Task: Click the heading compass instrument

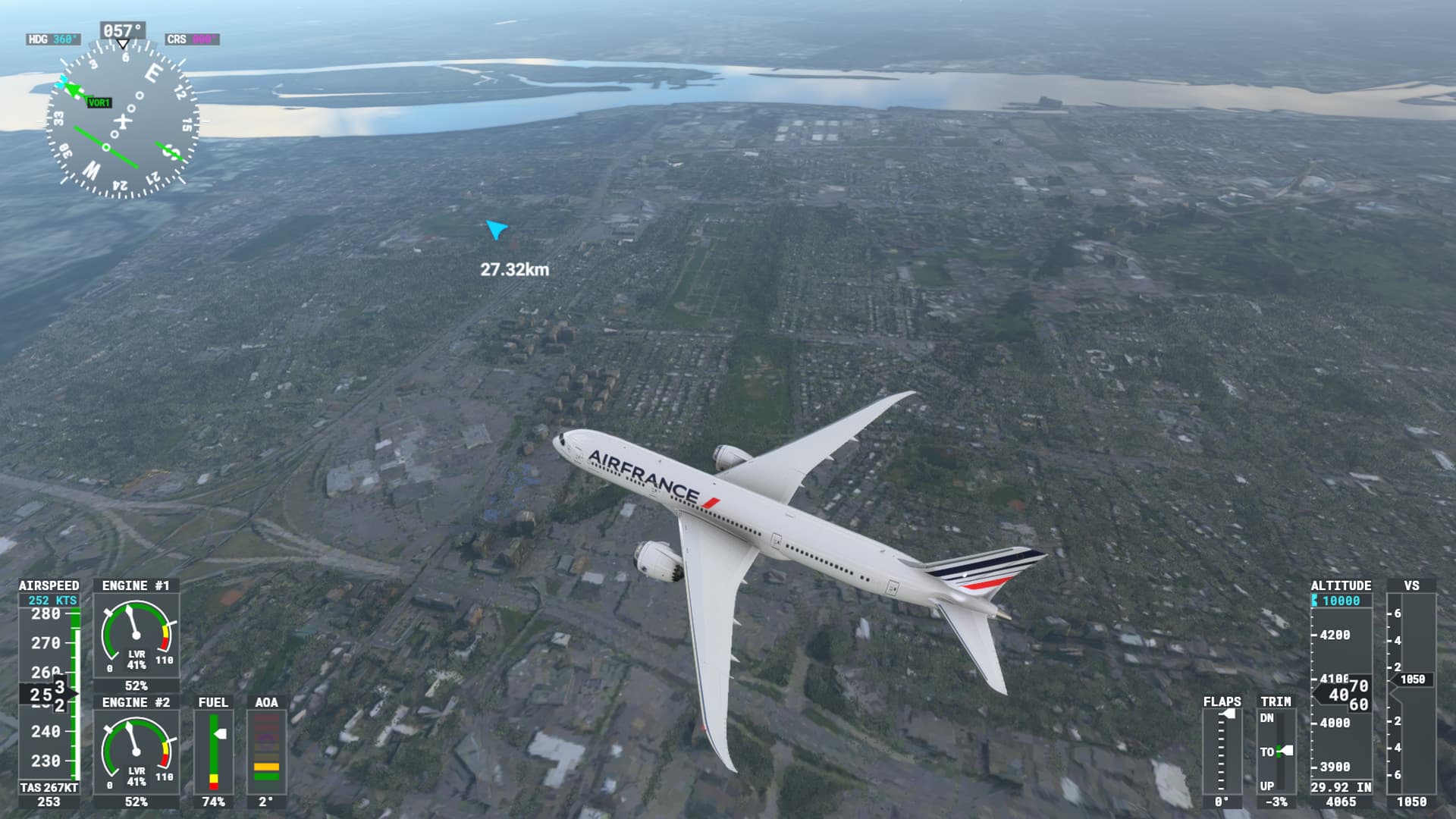Action: click(x=122, y=120)
